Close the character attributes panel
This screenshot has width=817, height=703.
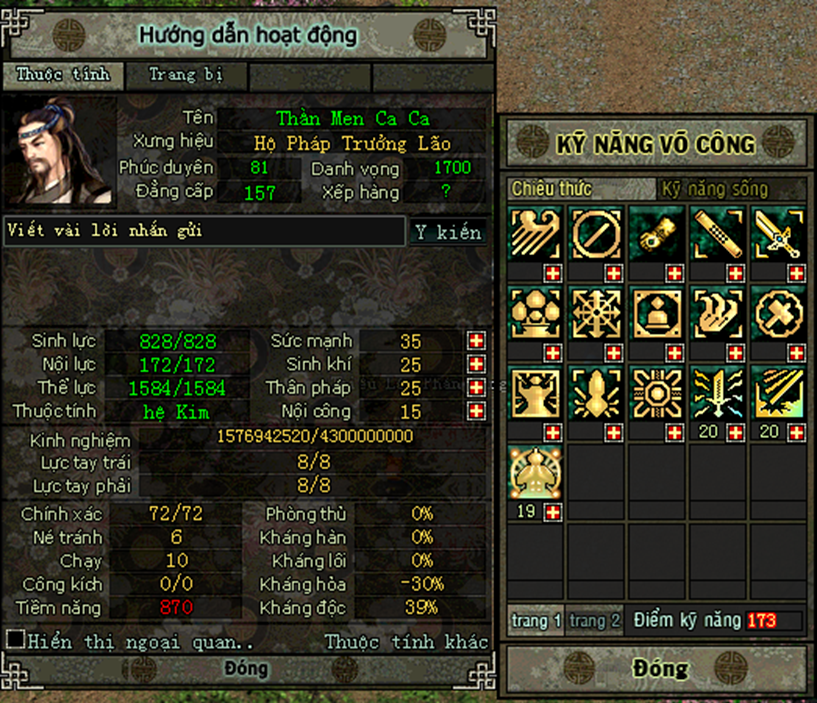246,668
